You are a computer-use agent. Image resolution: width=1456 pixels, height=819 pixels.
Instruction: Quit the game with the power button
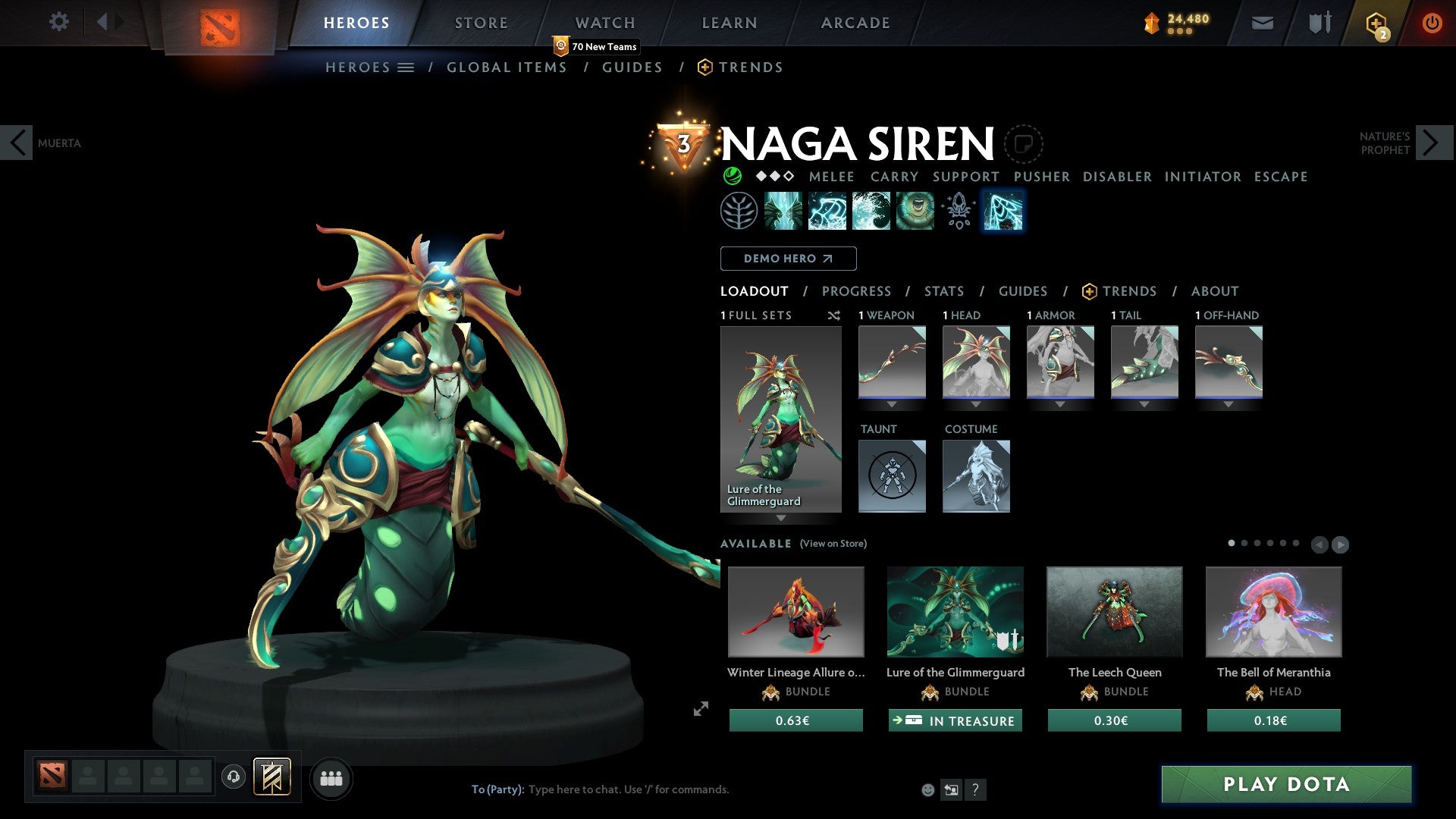1432,23
